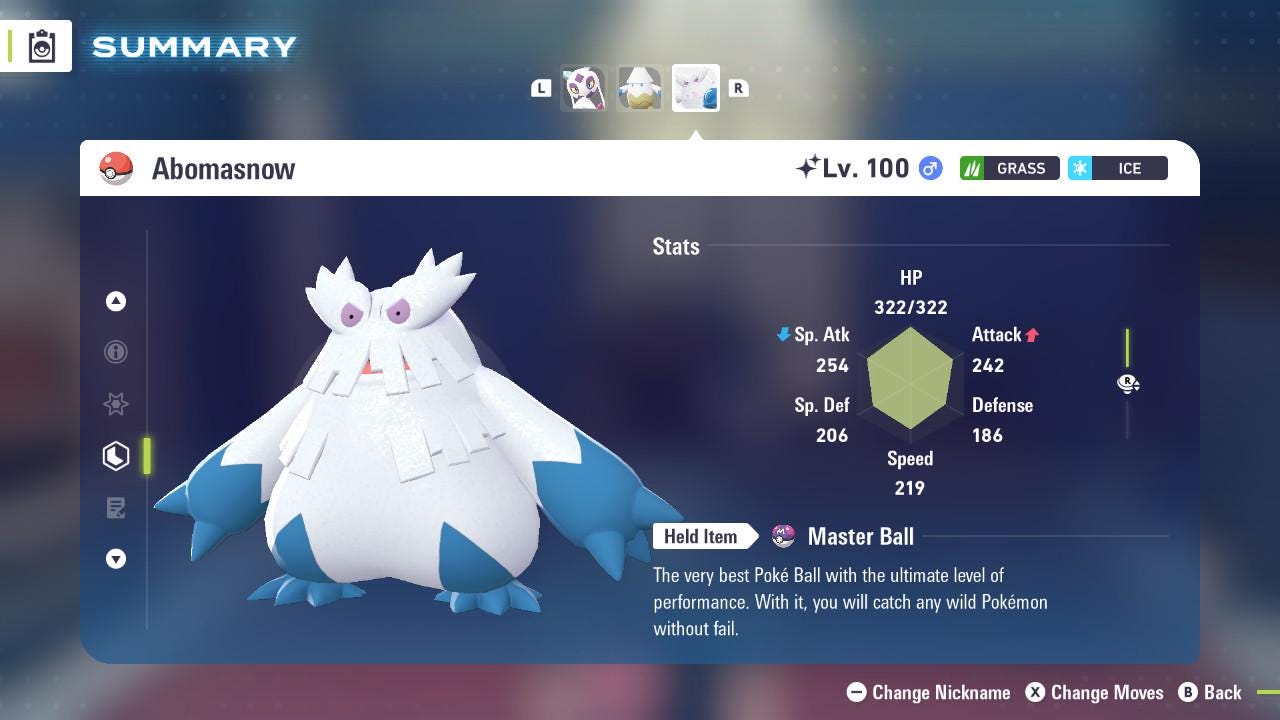
Task: Click the up arrow above the sidebar icons
Action: tap(116, 300)
